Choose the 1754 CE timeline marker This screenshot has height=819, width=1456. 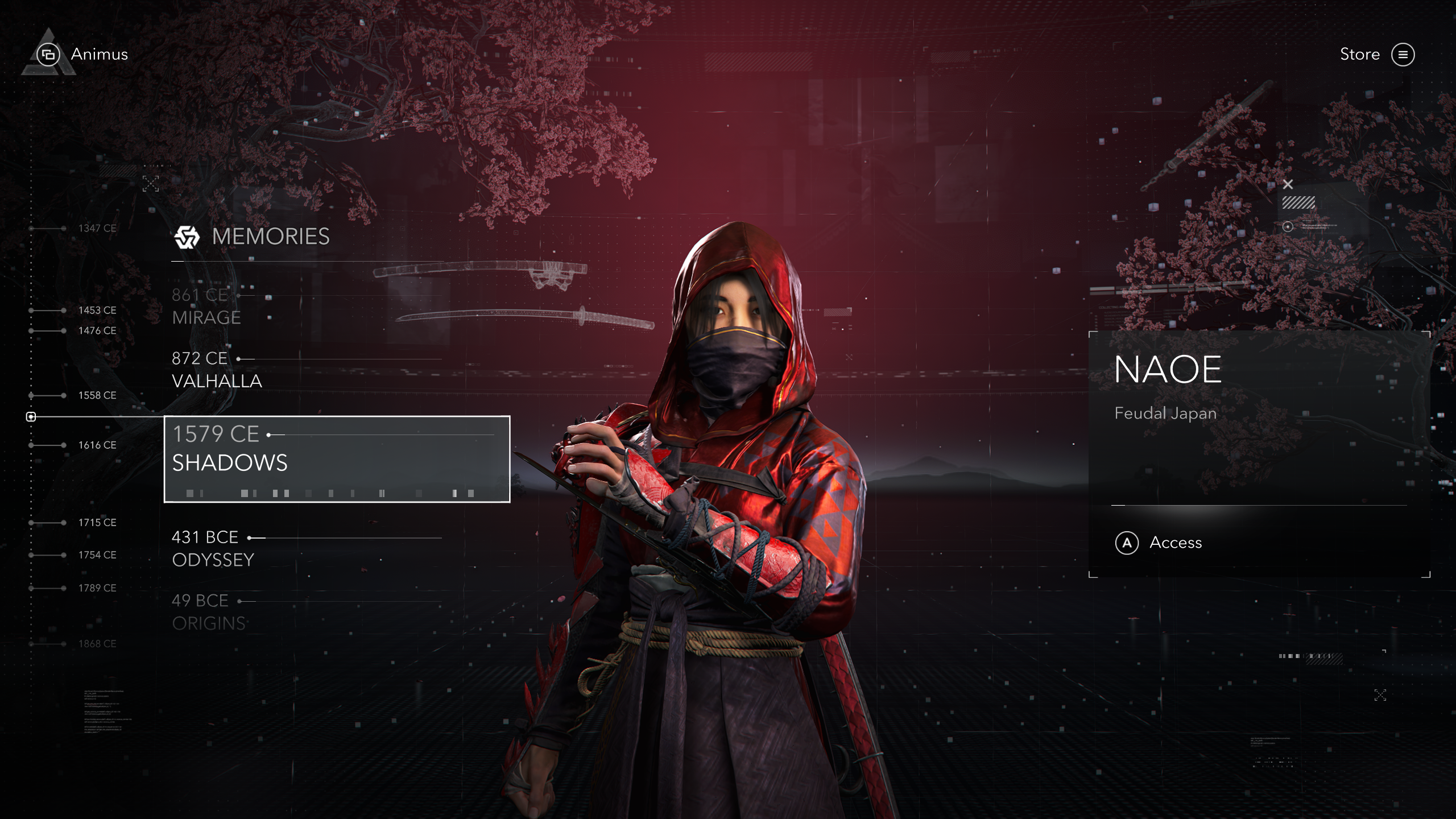pyautogui.click(x=97, y=555)
